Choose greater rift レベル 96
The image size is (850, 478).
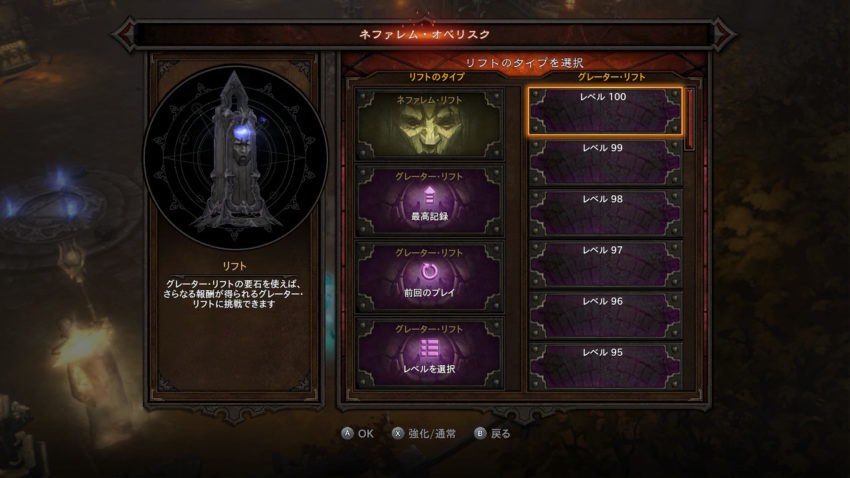(x=605, y=315)
